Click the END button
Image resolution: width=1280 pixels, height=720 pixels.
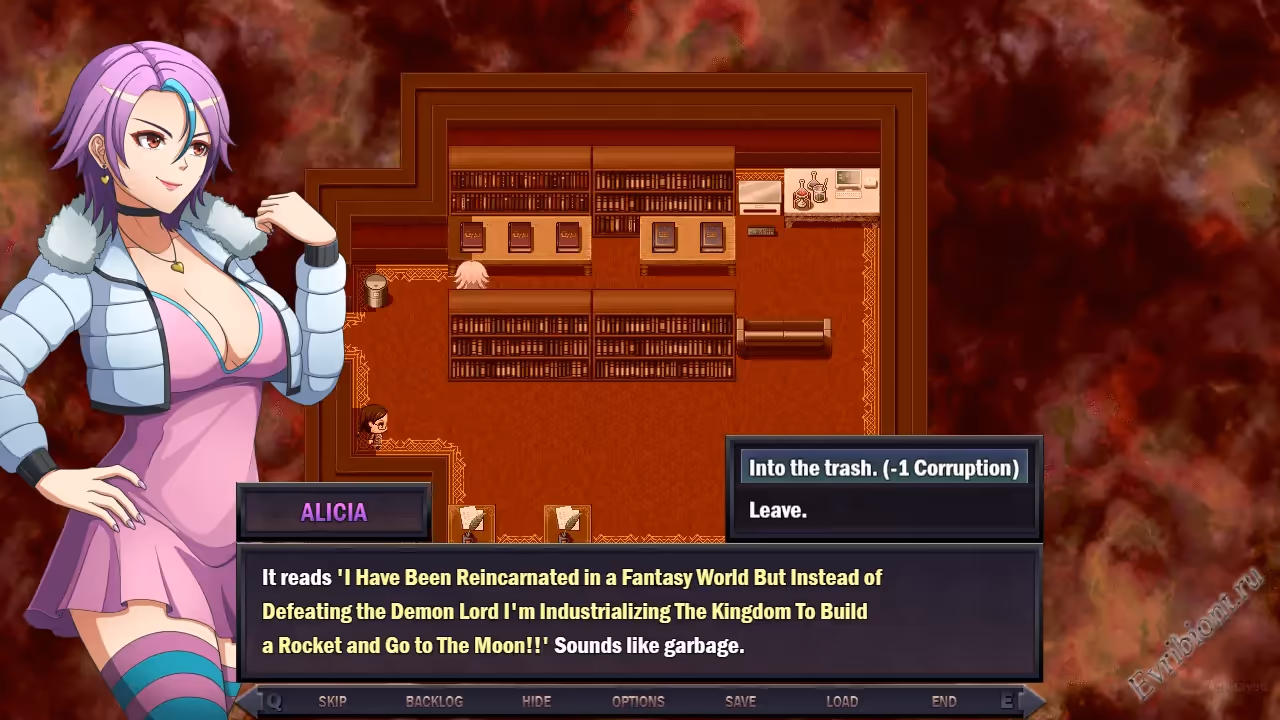coord(944,701)
